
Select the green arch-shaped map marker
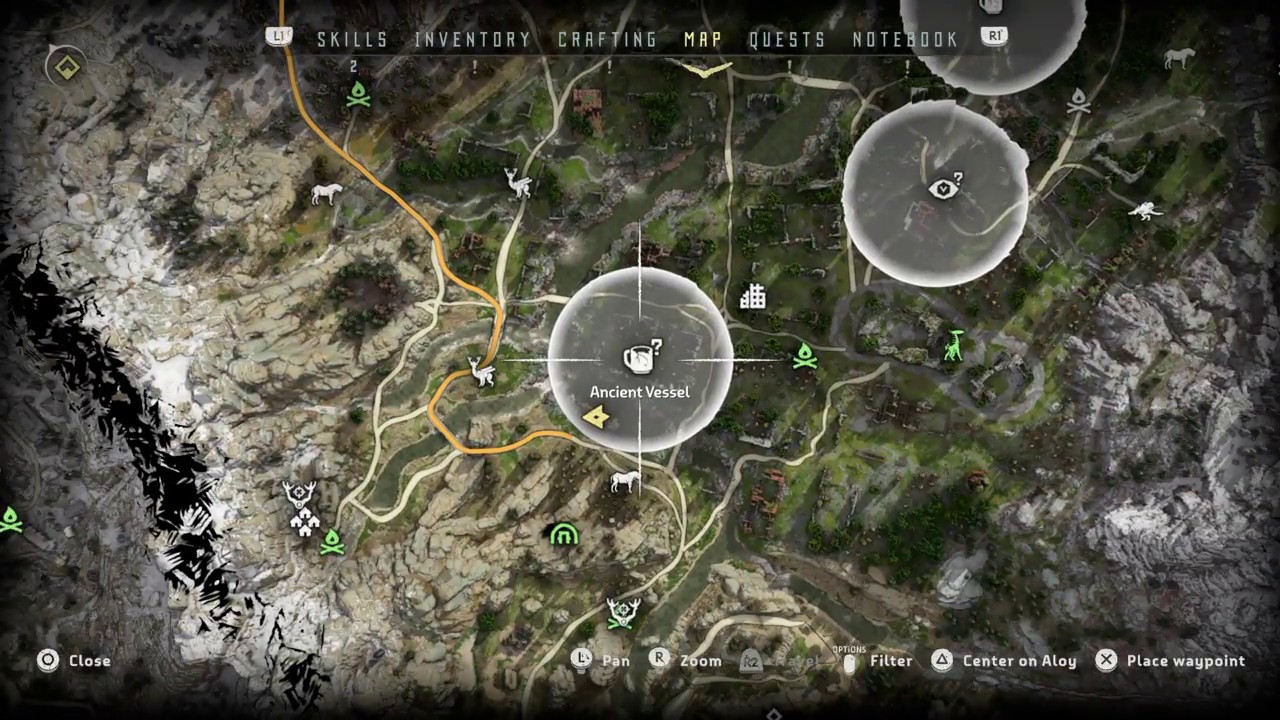[x=564, y=535]
